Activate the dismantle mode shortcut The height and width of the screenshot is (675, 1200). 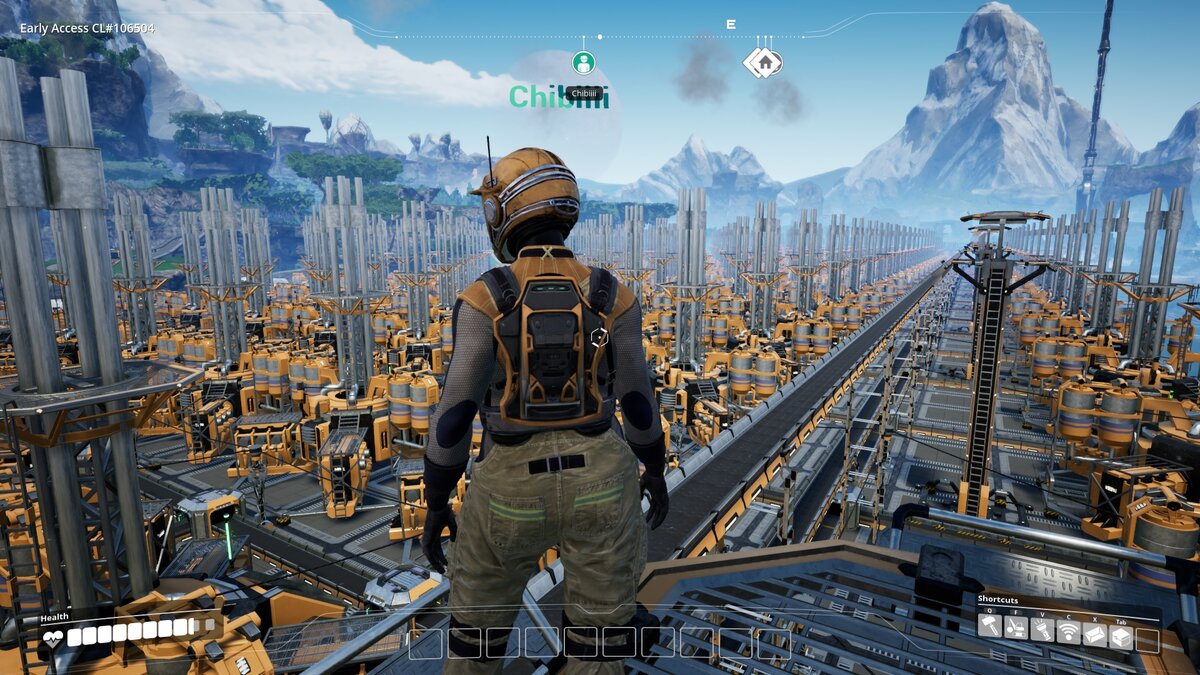tap(1015, 629)
